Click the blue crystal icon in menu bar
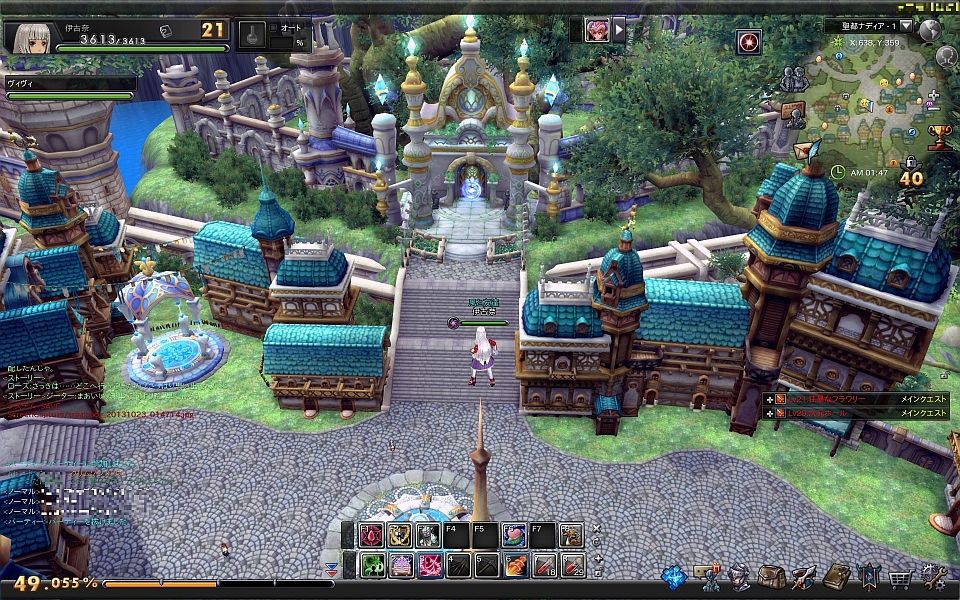This screenshot has height=600, width=960. pos(676,577)
